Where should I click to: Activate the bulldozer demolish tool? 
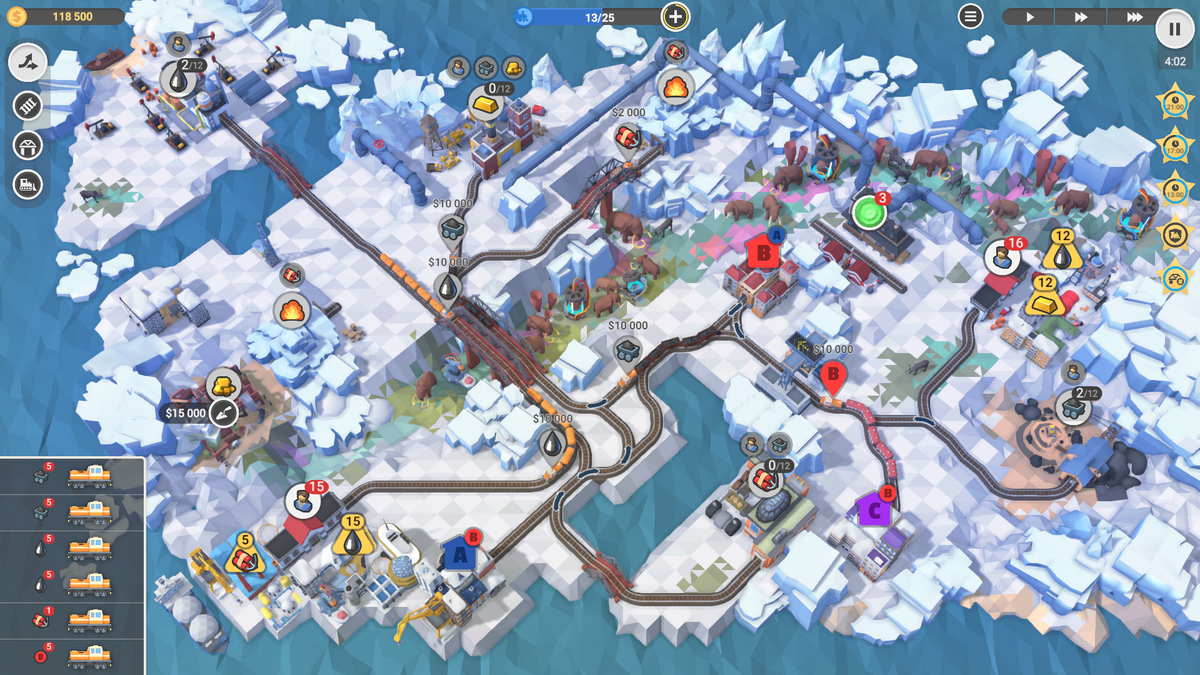pos(28,184)
